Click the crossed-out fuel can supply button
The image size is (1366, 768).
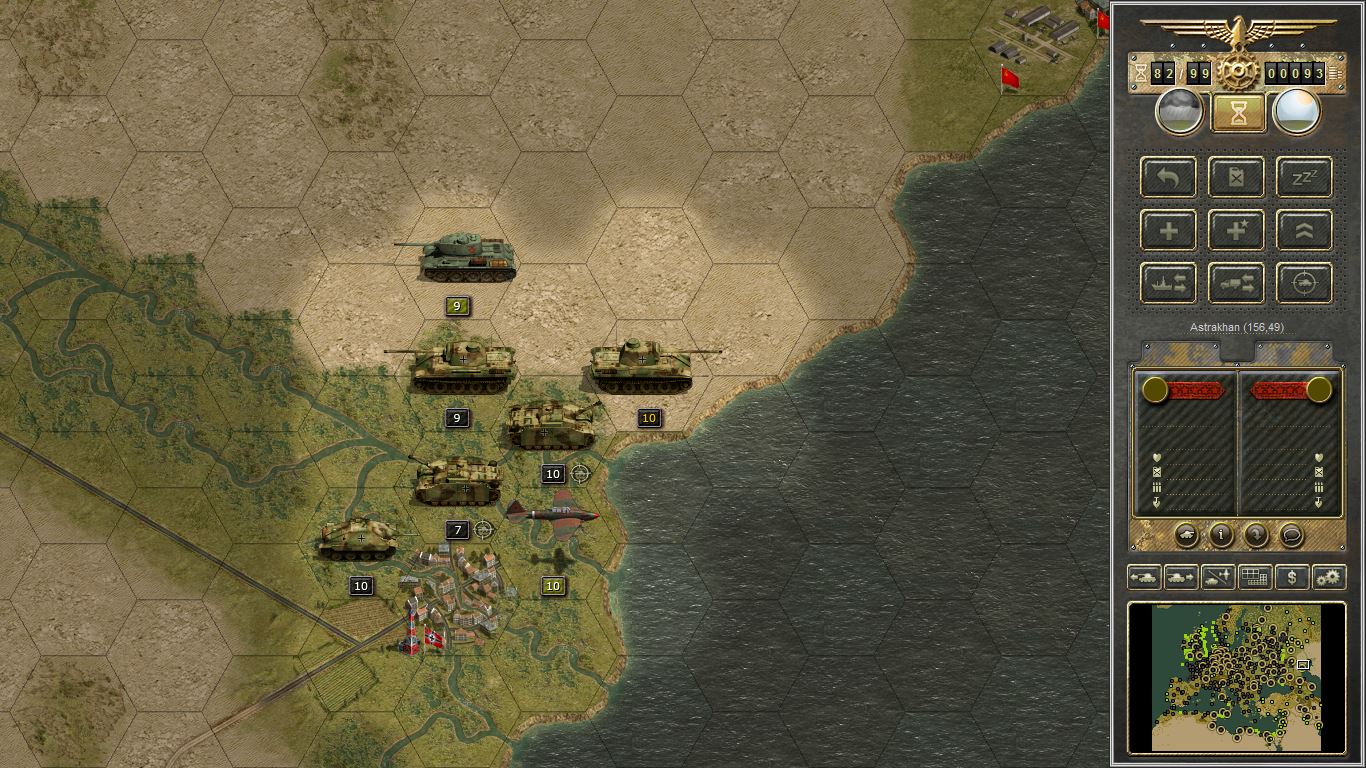coord(1236,177)
